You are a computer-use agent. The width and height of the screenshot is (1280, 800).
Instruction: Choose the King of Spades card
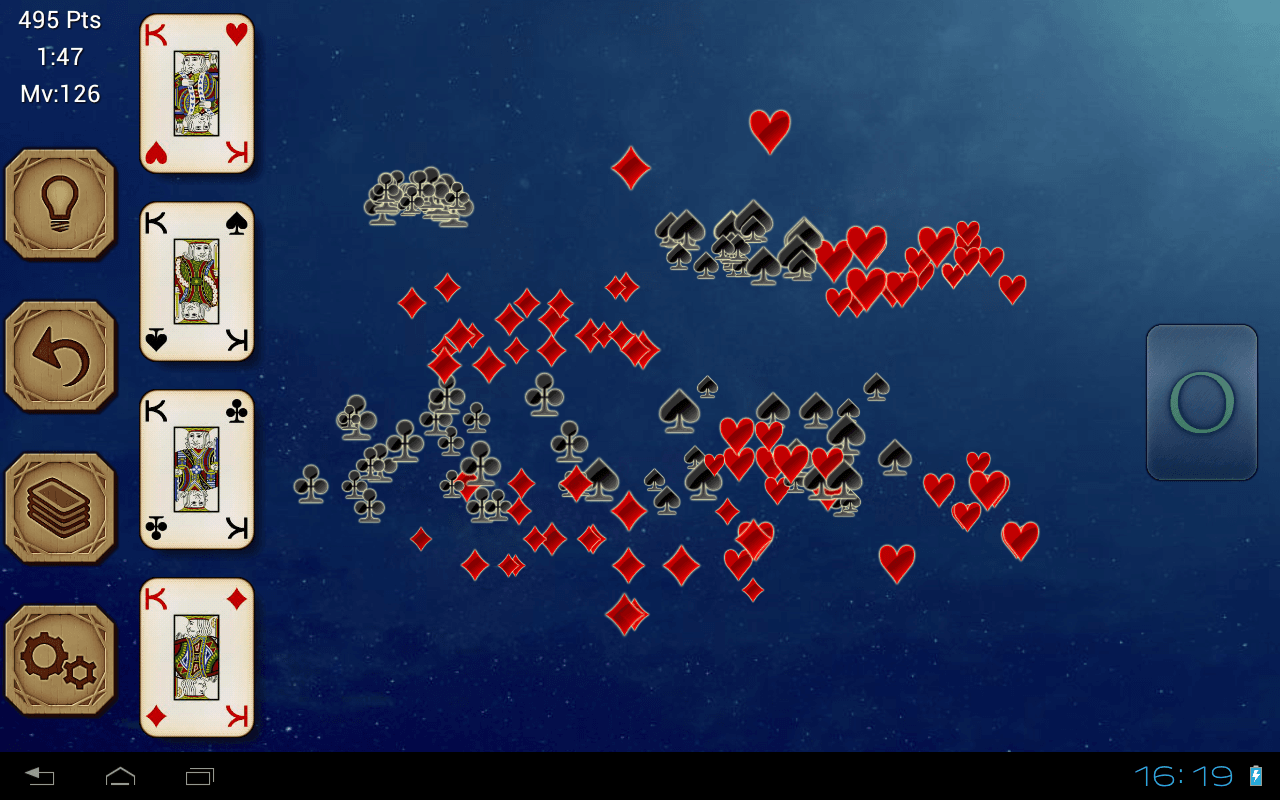197,281
